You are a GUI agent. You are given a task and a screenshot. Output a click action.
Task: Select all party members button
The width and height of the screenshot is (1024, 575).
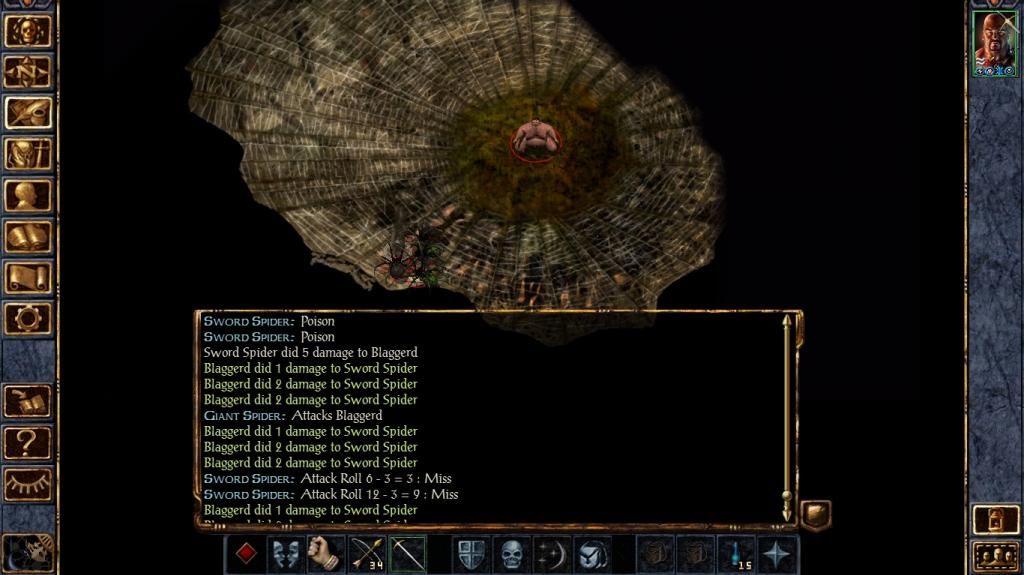click(994, 555)
